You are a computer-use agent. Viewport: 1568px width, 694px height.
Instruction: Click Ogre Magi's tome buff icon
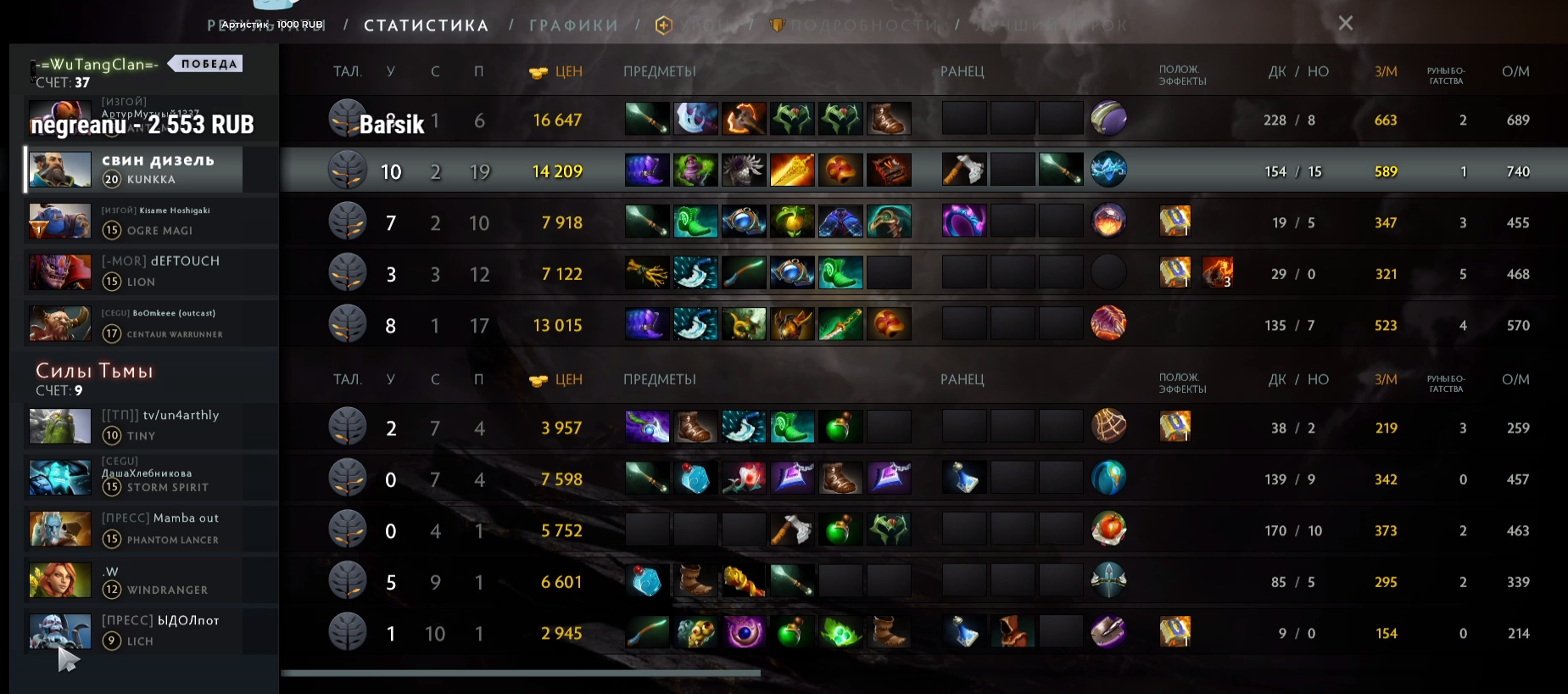pos(1175,222)
